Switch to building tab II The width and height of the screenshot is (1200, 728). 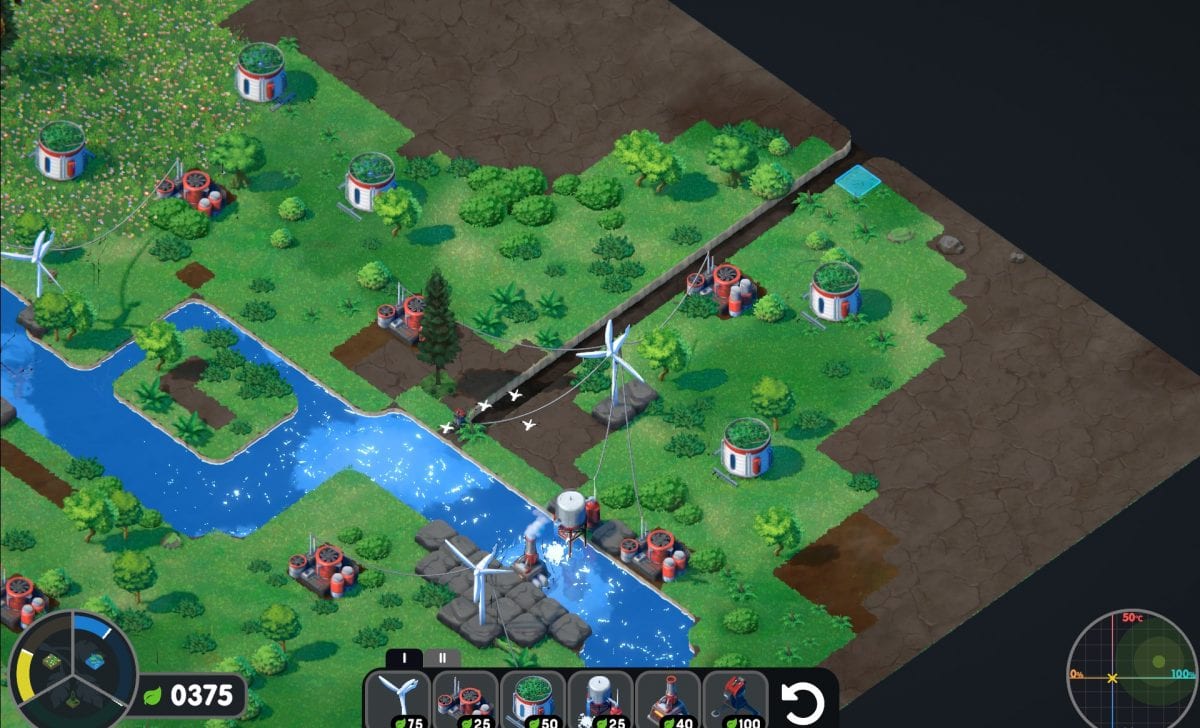pos(442,658)
